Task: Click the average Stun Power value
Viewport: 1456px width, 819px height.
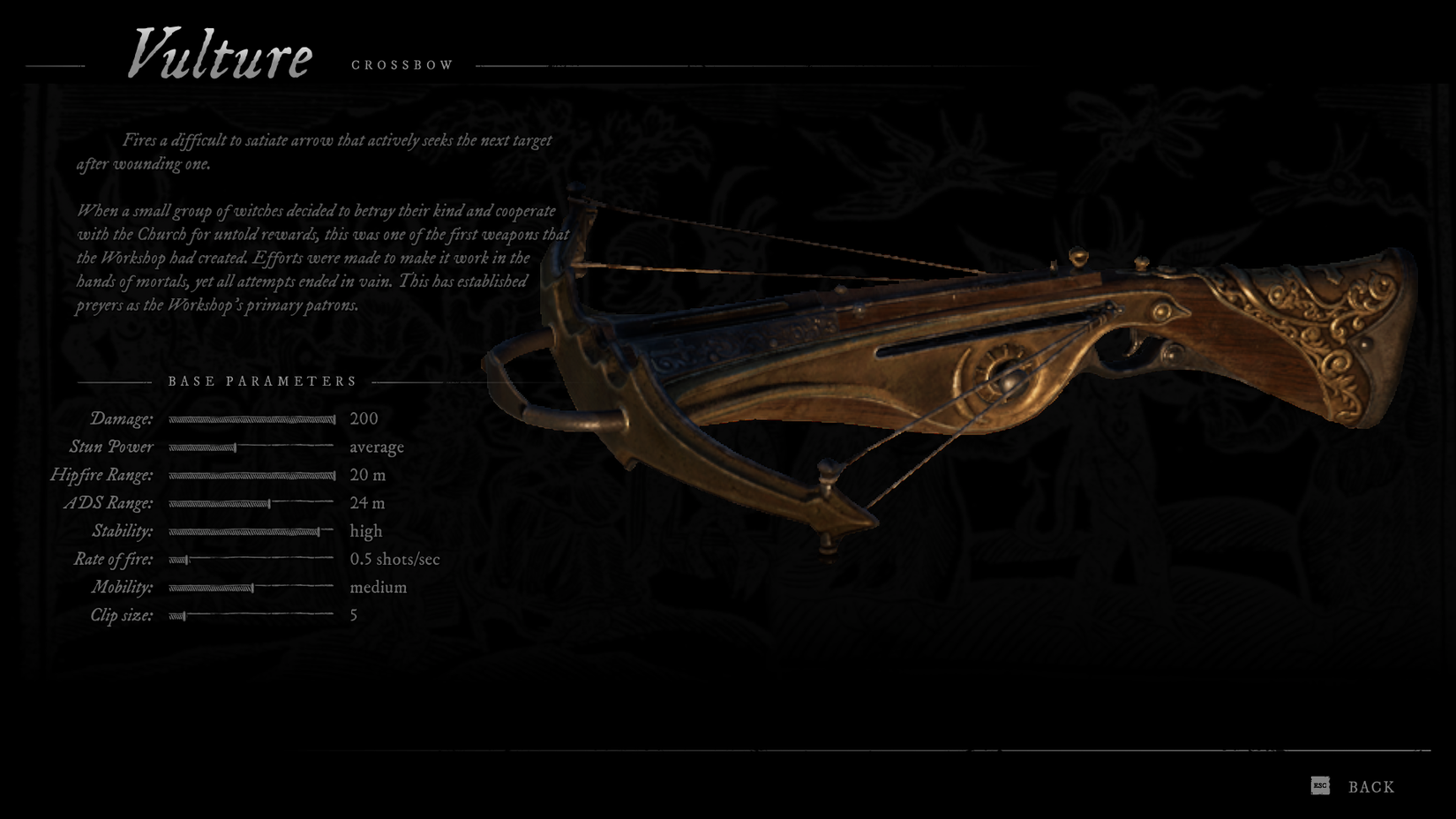Action: pos(377,447)
